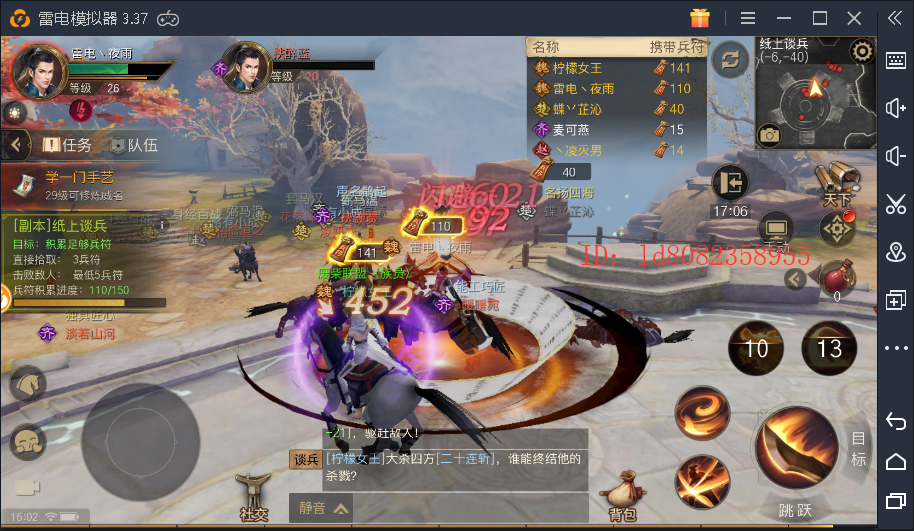Tap the horse mount icon
914x531 pixels.
(x=27, y=385)
